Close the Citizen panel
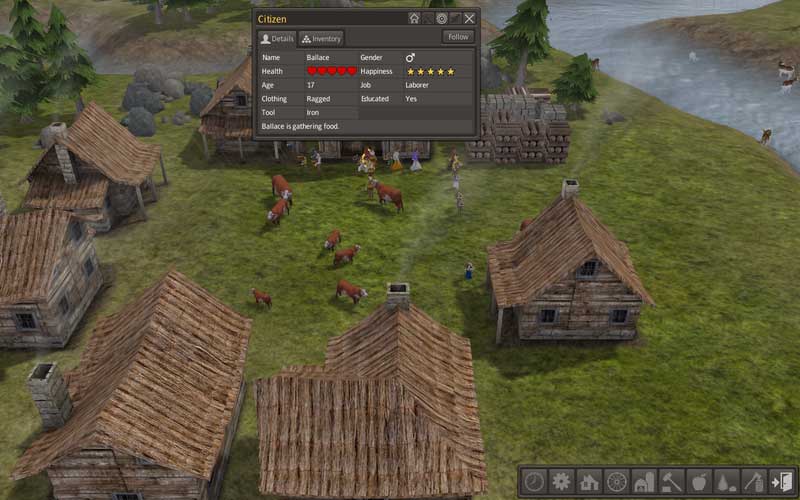 tap(470, 18)
